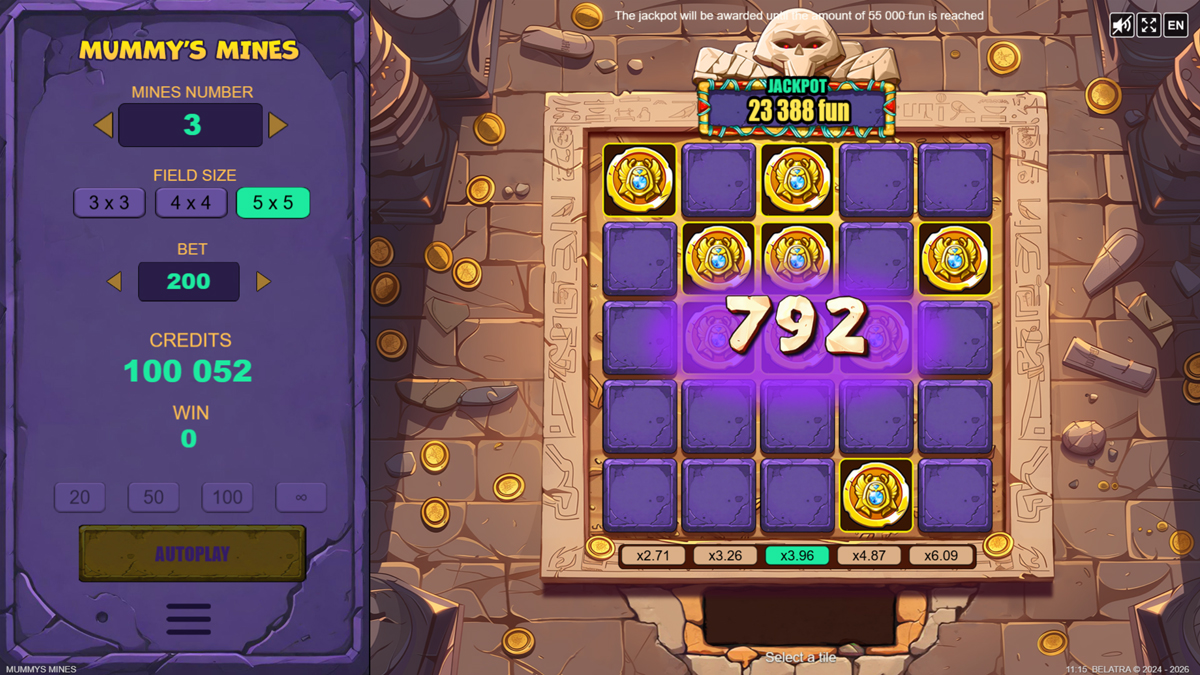This screenshot has width=1200, height=675.
Task: Click the x6.09 multiplier chip
Action: (x=941, y=556)
